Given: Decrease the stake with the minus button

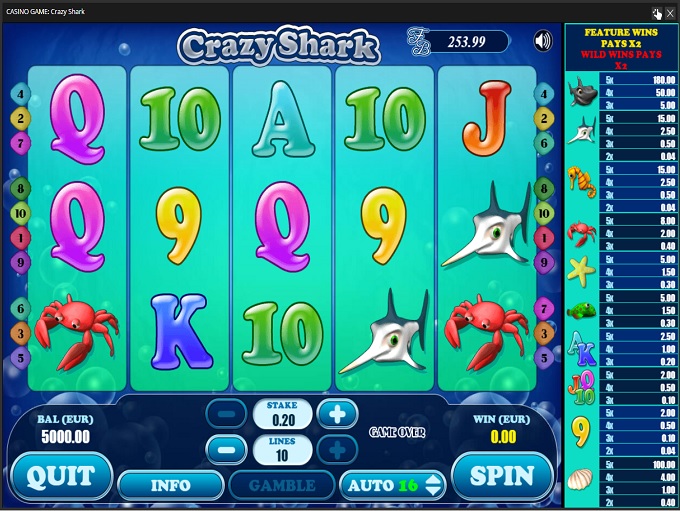Looking at the screenshot, I should [x=226, y=412].
